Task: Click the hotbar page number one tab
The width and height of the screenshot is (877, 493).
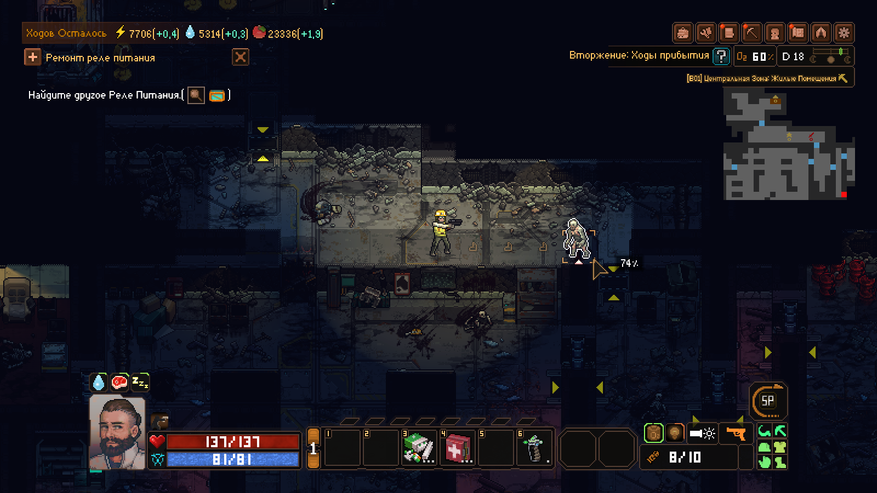Action: pos(312,449)
